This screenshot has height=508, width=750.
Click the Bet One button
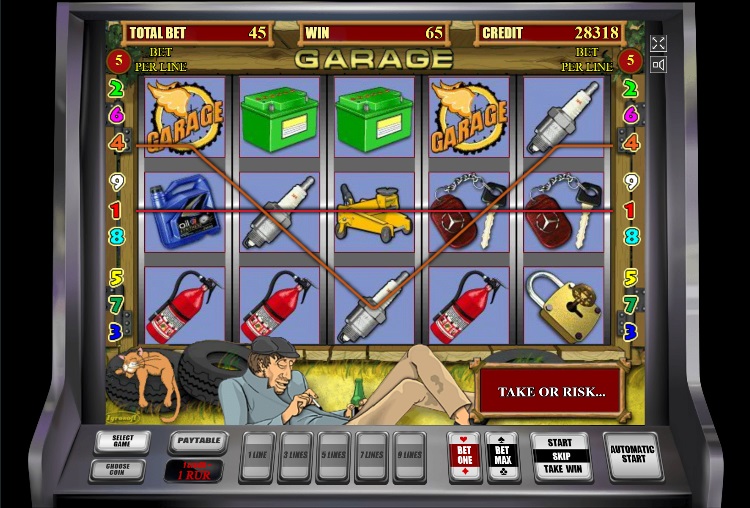pyautogui.click(x=465, y=455)
